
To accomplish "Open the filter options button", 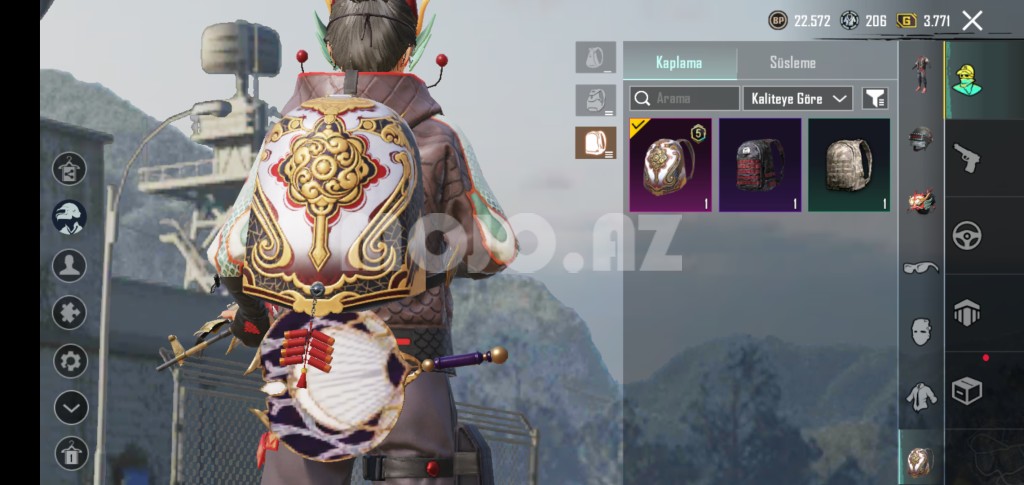I will click(x=875, y=98).
